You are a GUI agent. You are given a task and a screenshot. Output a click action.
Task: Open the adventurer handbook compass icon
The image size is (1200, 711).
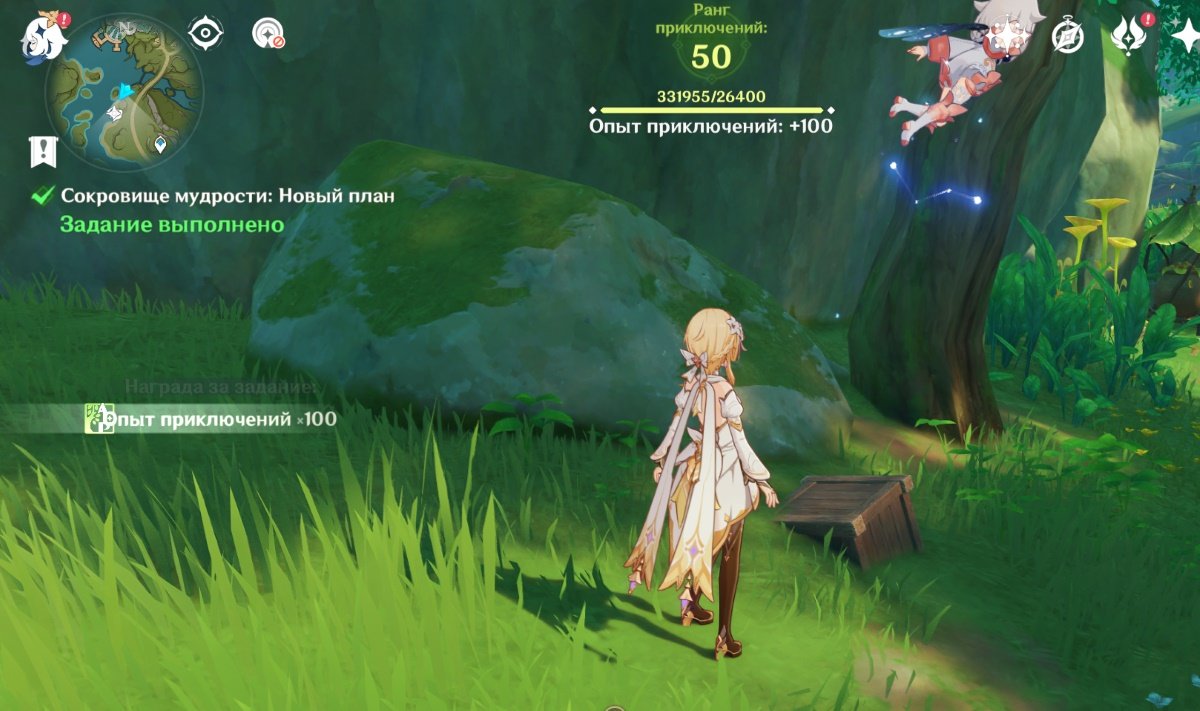tap(1068, 37)
